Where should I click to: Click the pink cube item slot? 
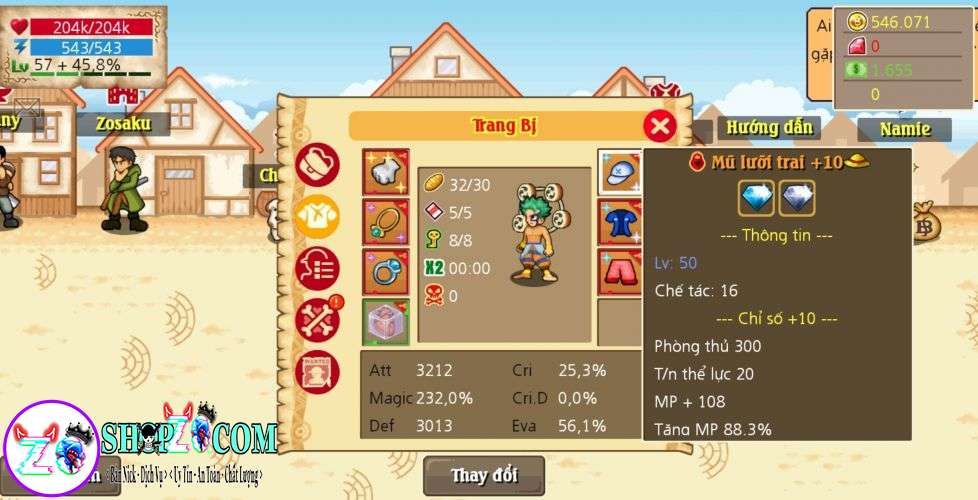tap(385, 323)
